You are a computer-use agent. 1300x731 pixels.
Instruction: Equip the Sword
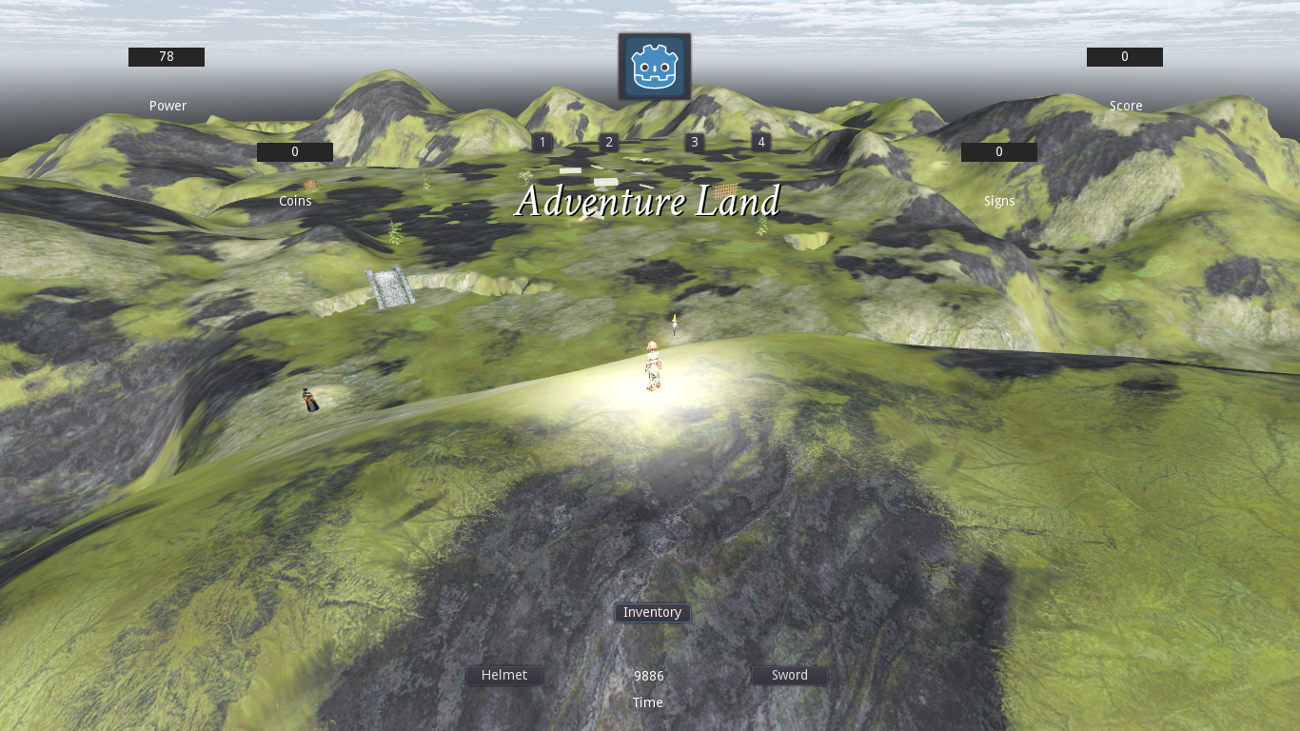coord(789,675)
